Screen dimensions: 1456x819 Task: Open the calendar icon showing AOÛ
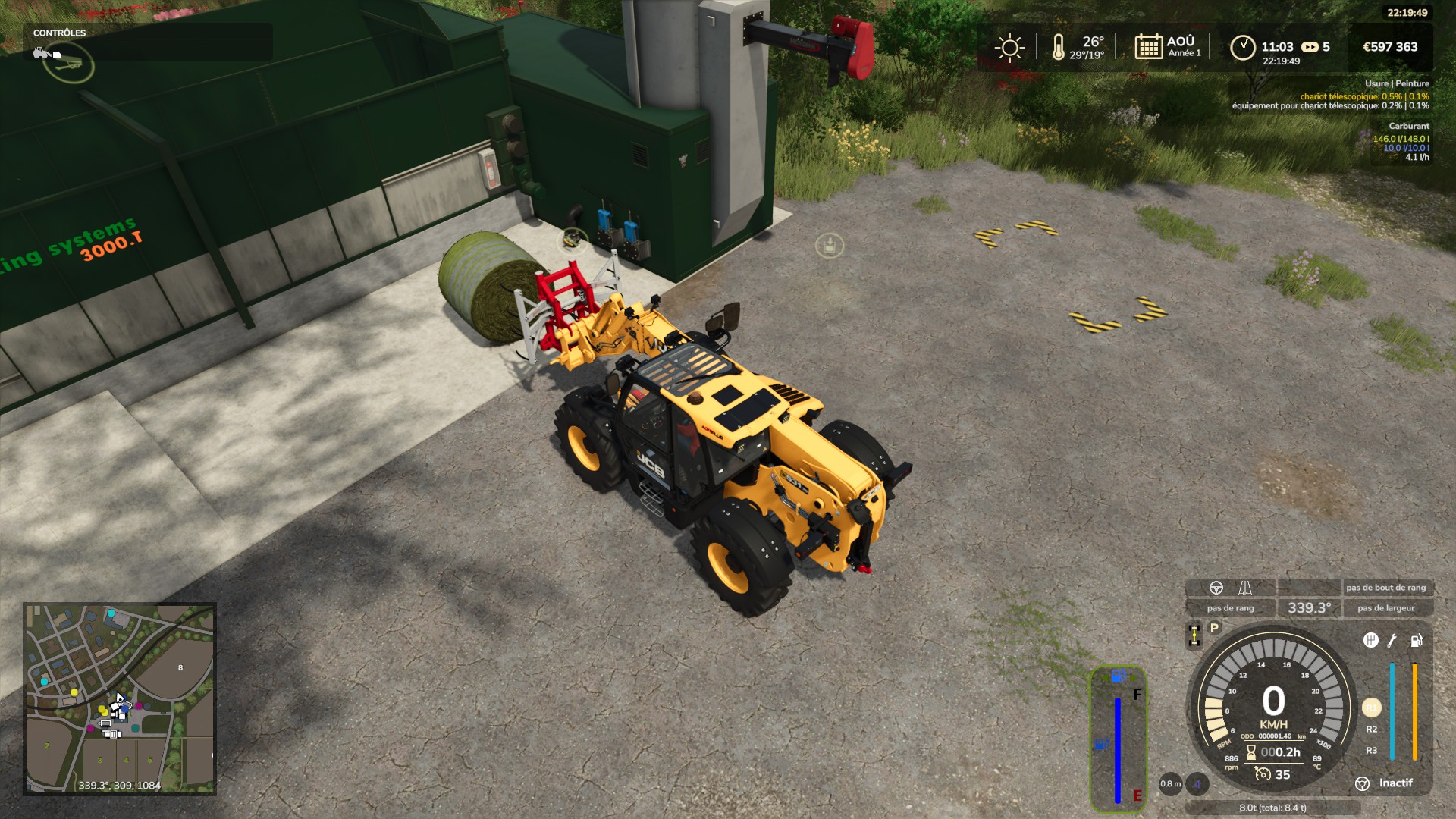click(1148, 47)
